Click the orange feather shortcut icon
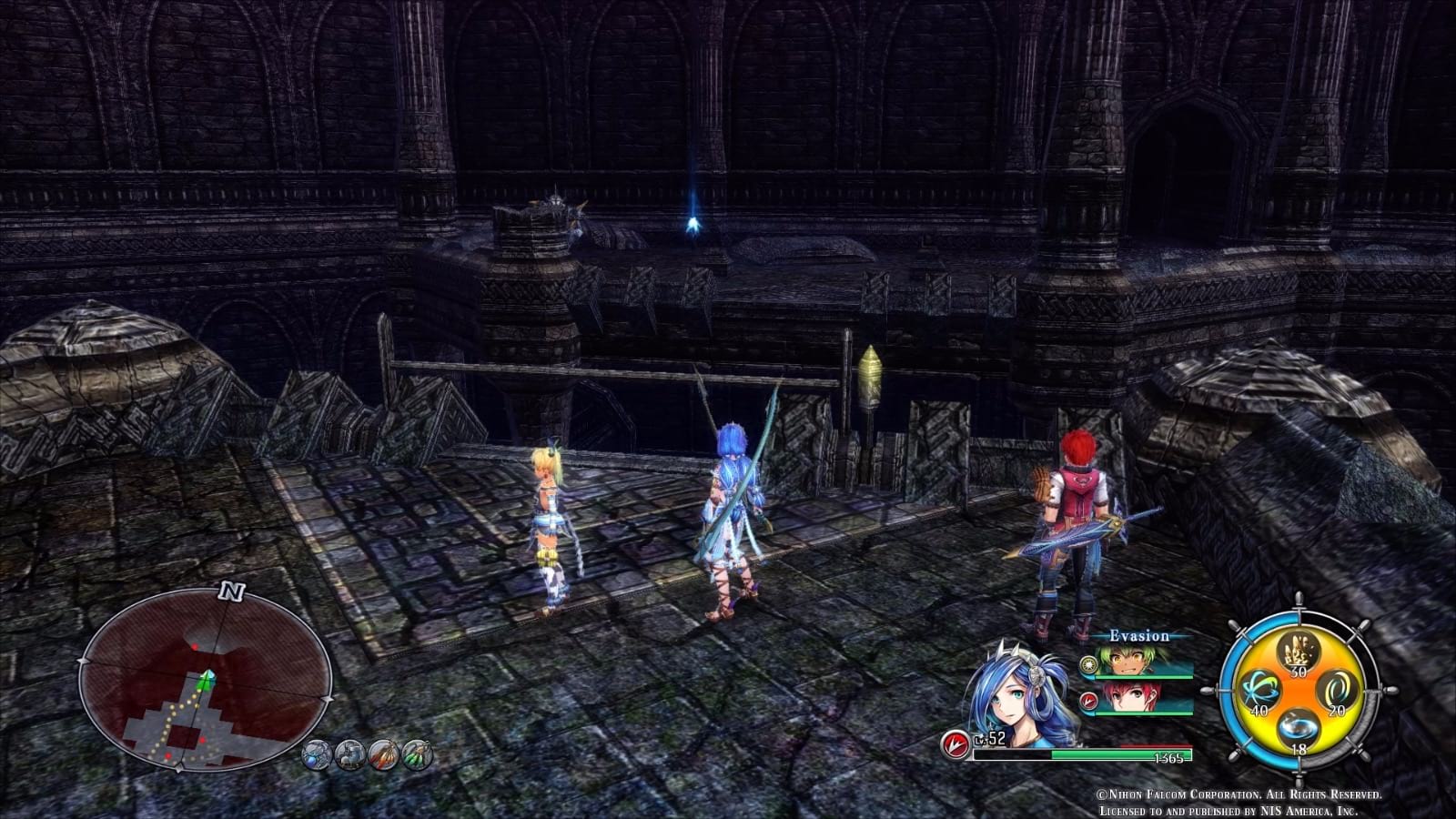Screen dimensions: 1456x819 point(382,754)
